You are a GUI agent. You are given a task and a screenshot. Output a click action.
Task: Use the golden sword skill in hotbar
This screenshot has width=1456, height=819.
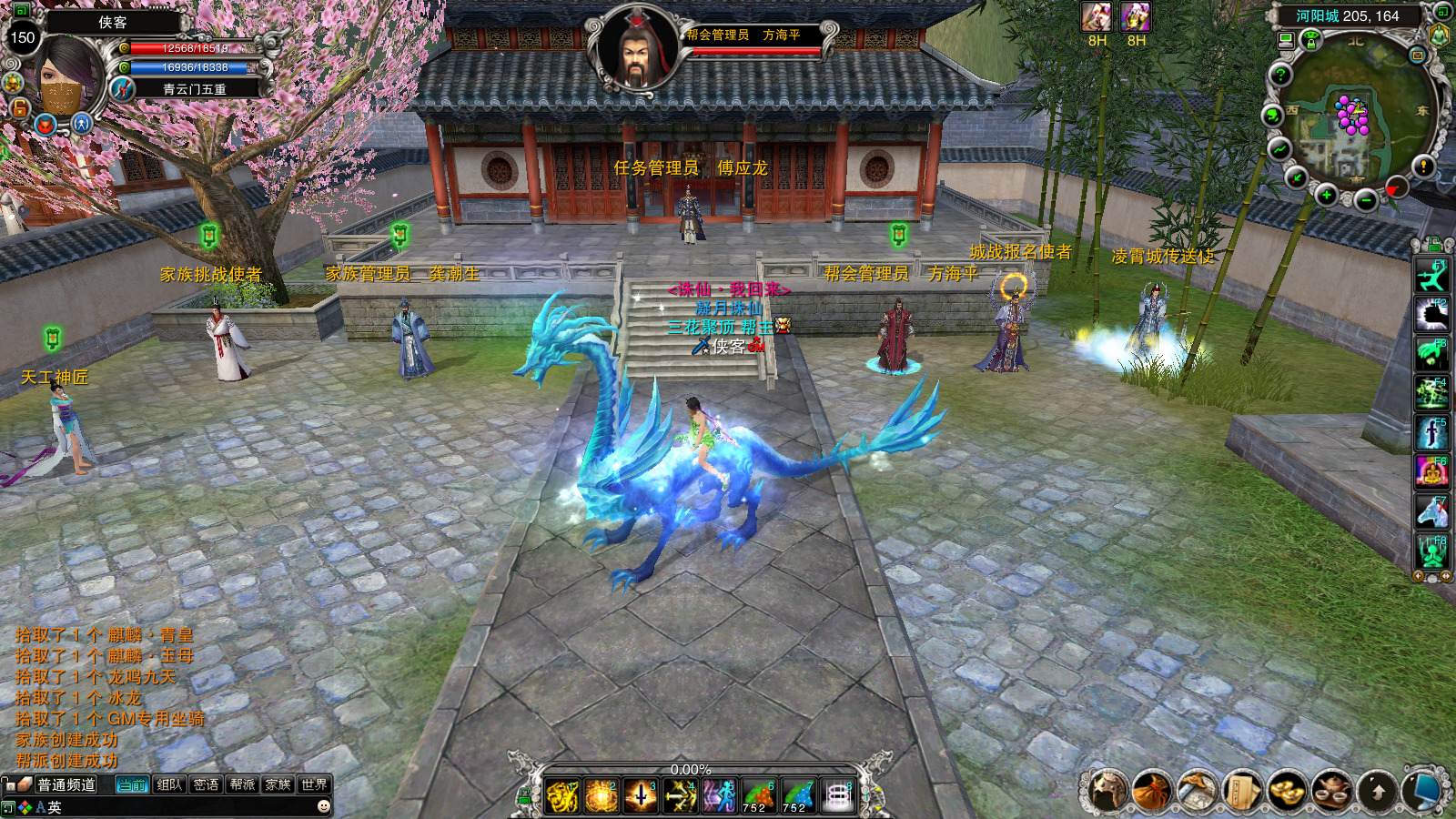pyautogui.click(x=641, y=797)
